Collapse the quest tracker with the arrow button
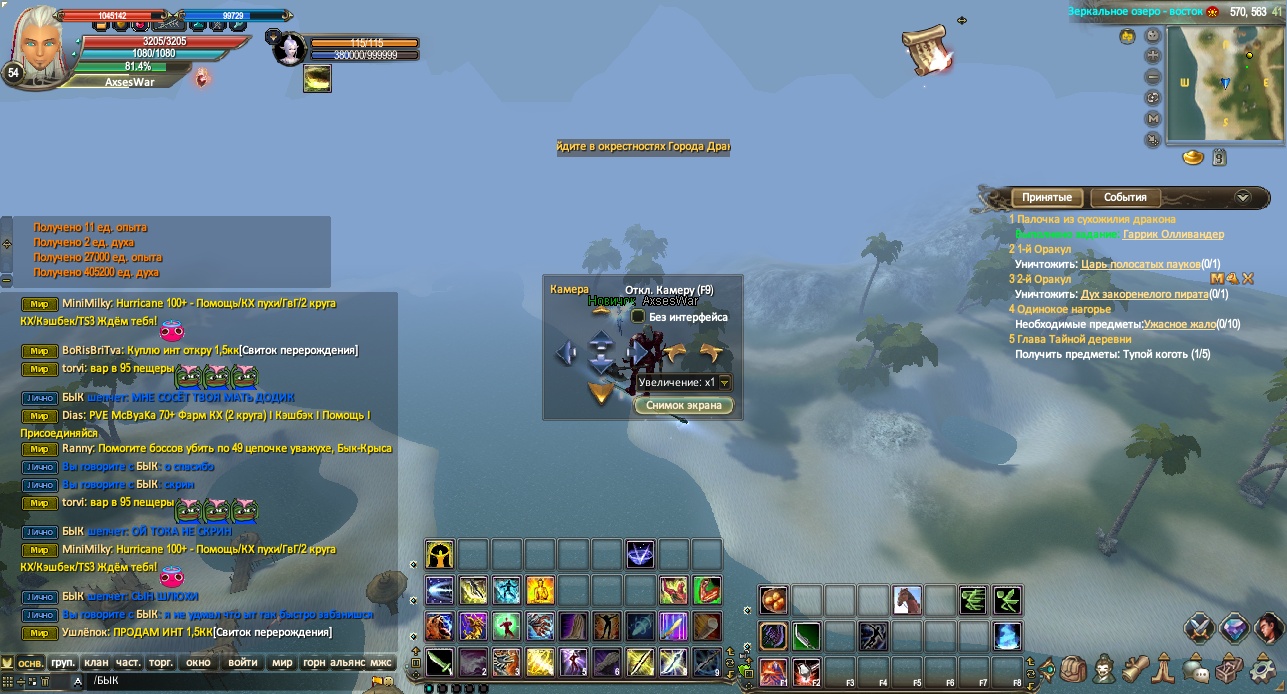This screenshot has width=1287, height=694. pyautogui.click(x=1243, y=197)
